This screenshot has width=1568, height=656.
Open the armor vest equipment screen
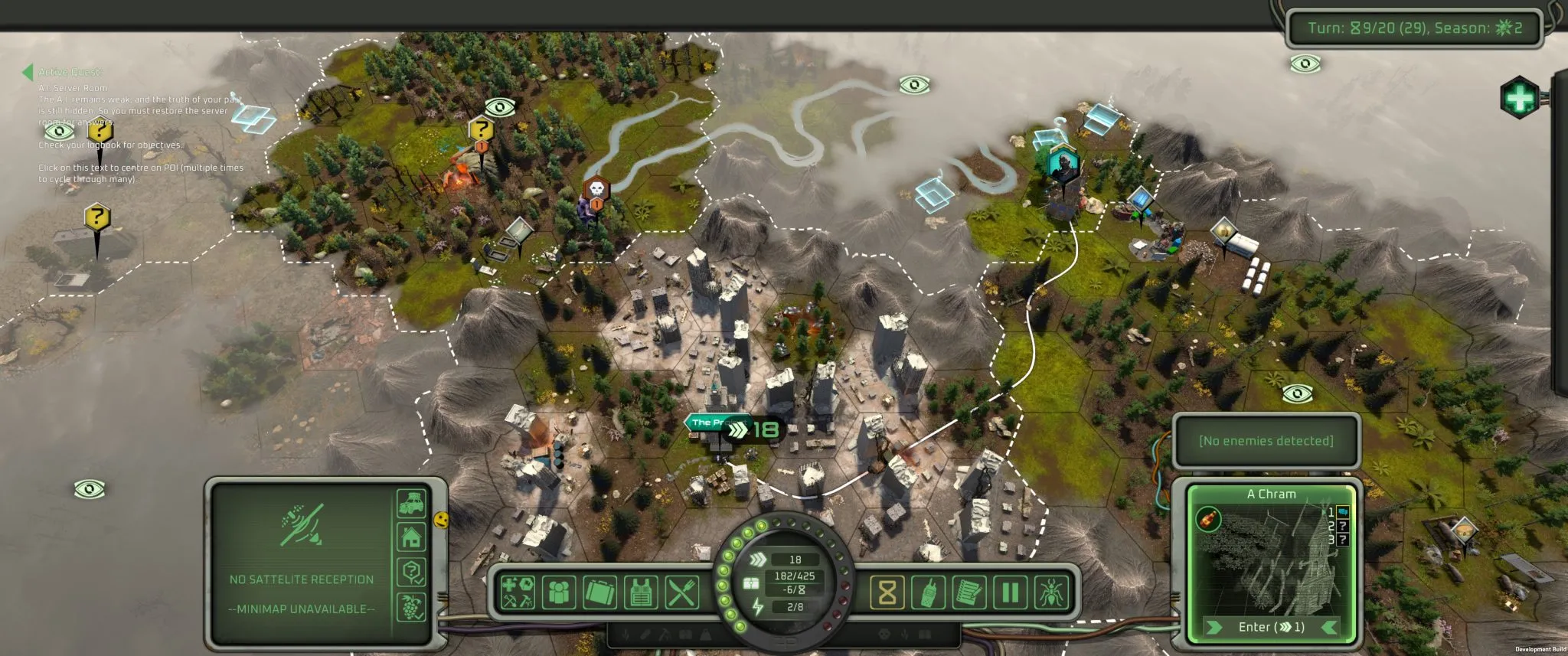tap(641, 592)
